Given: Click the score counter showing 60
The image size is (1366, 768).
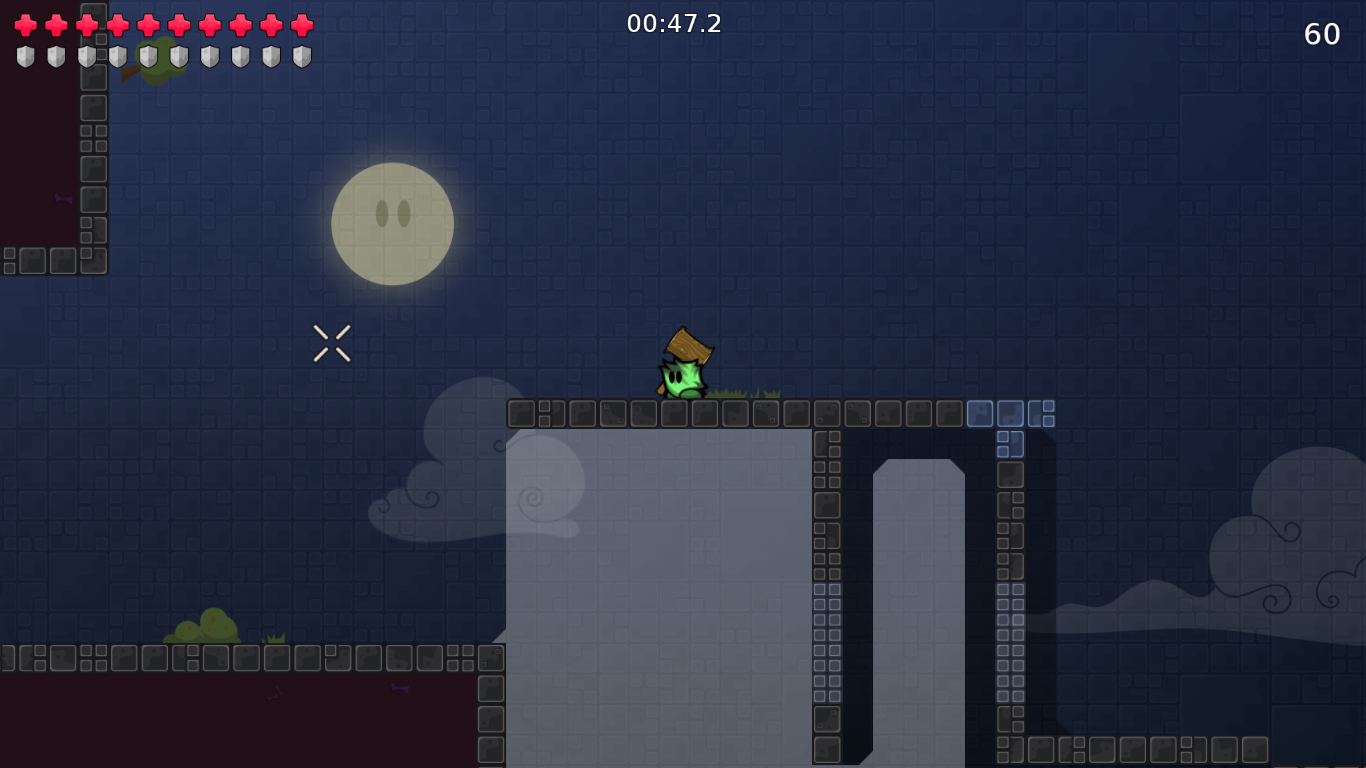Looking at the screenshot, I should (1322, 34).
